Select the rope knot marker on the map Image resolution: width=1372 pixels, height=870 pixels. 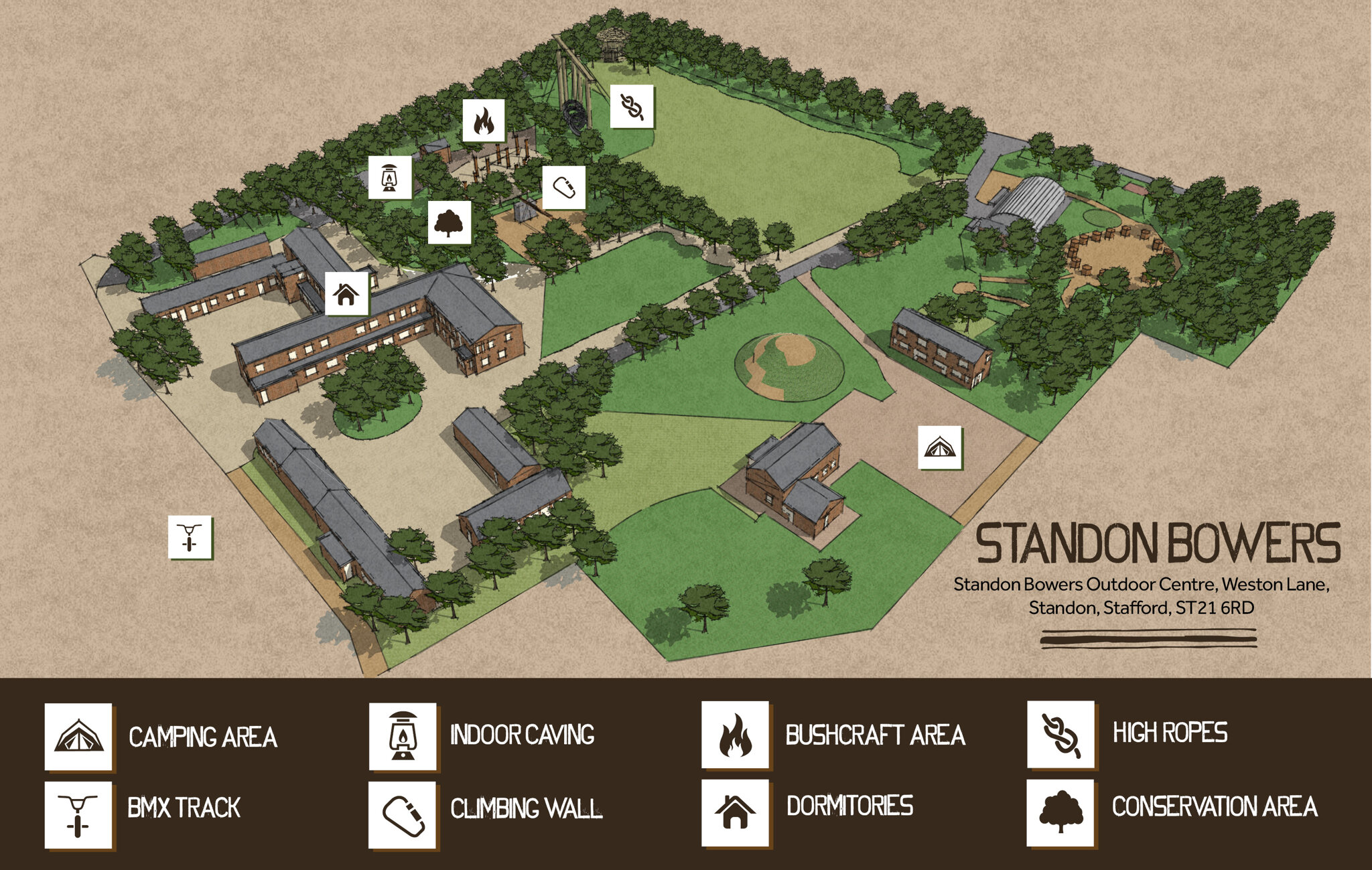click(631, 106)
